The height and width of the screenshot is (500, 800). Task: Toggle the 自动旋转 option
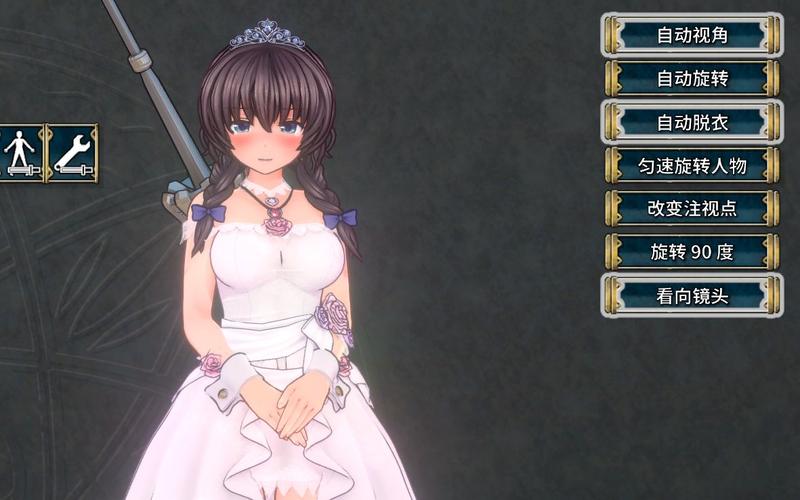692,78
